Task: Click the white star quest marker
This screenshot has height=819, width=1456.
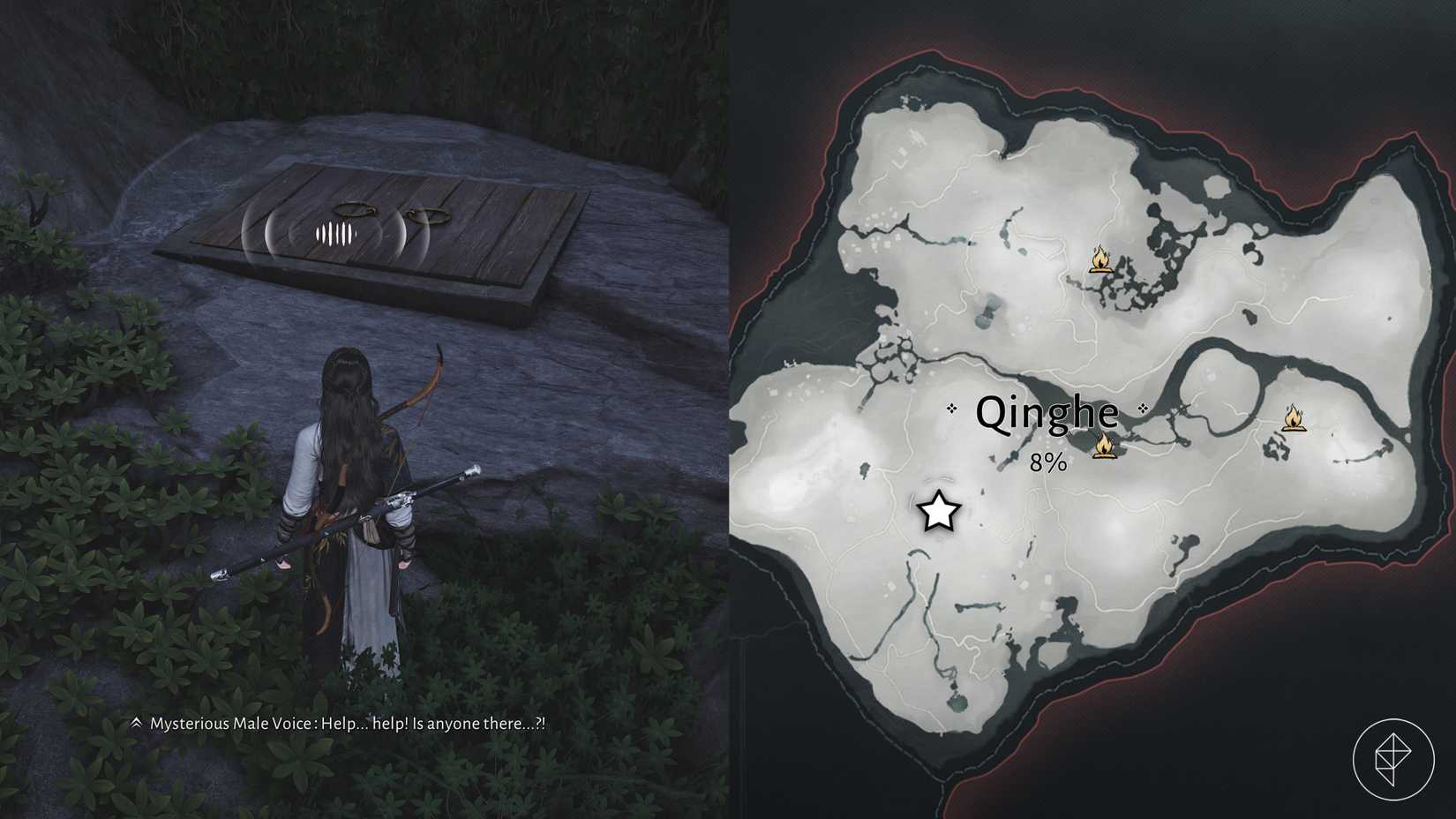Action: [x=938, y=512]
